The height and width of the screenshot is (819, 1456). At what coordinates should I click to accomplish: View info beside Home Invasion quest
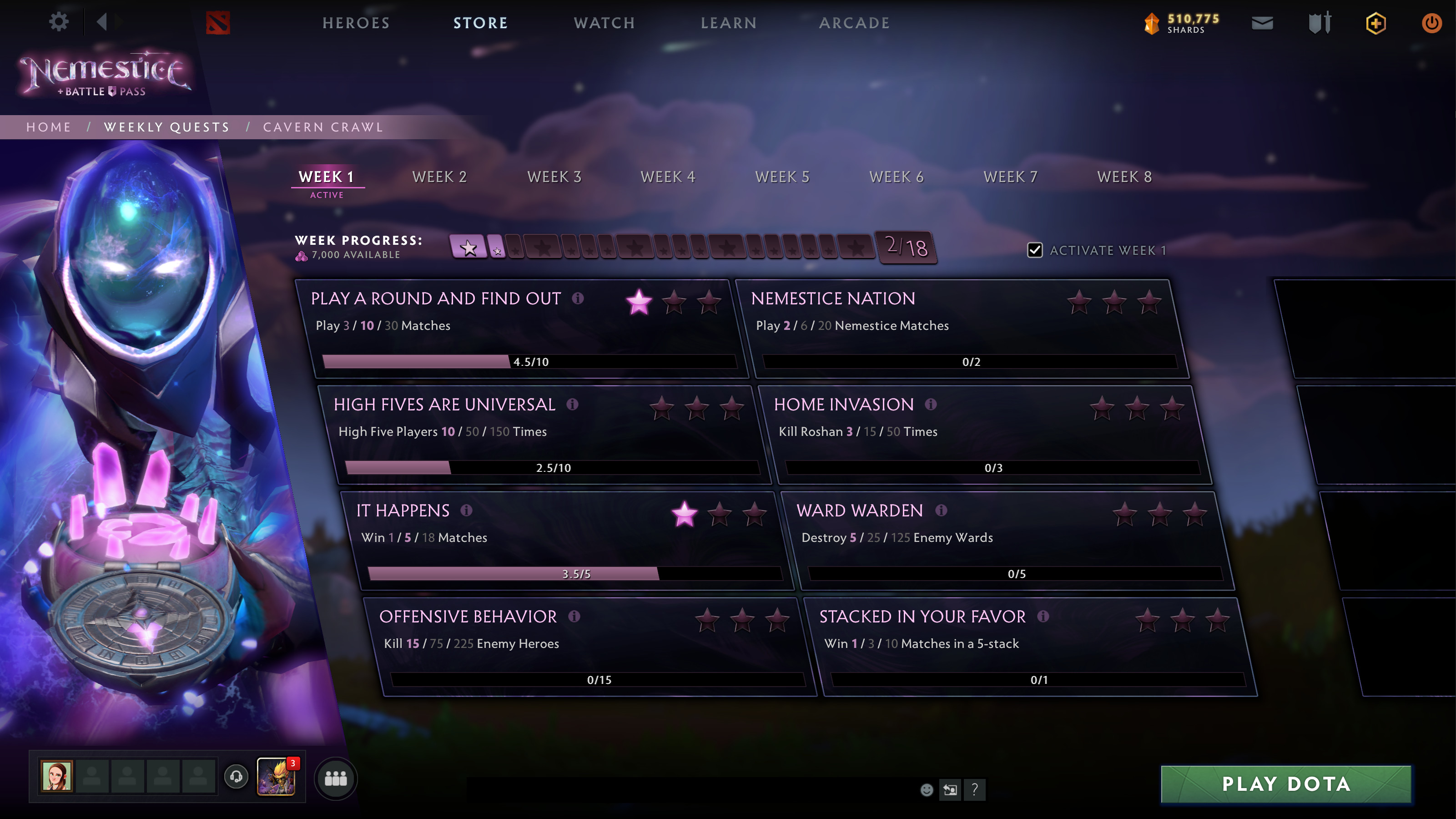click(x=932, y=404)
